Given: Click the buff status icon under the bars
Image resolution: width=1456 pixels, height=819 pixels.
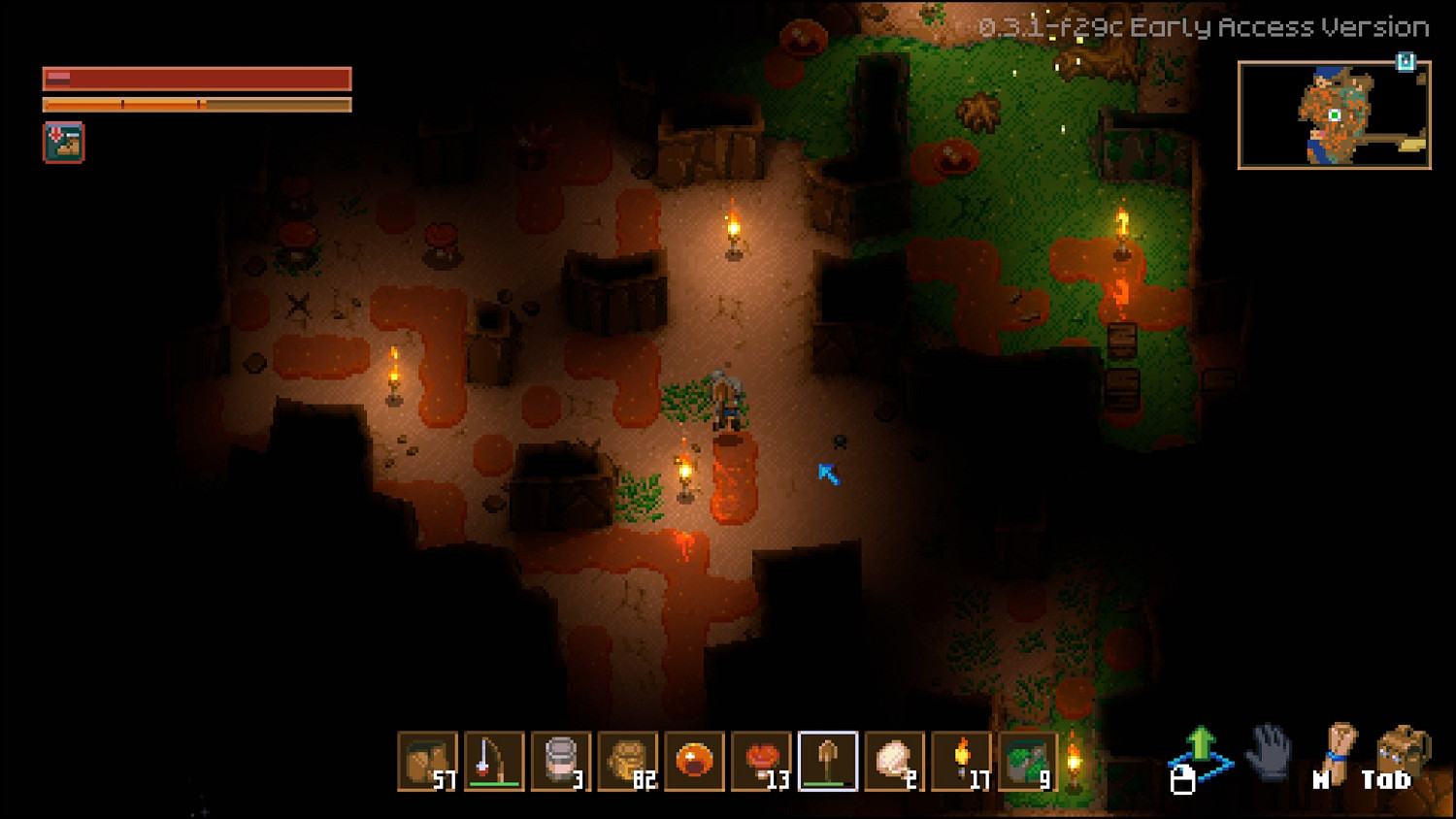Looking at the screenshot, I should (64, 143).
